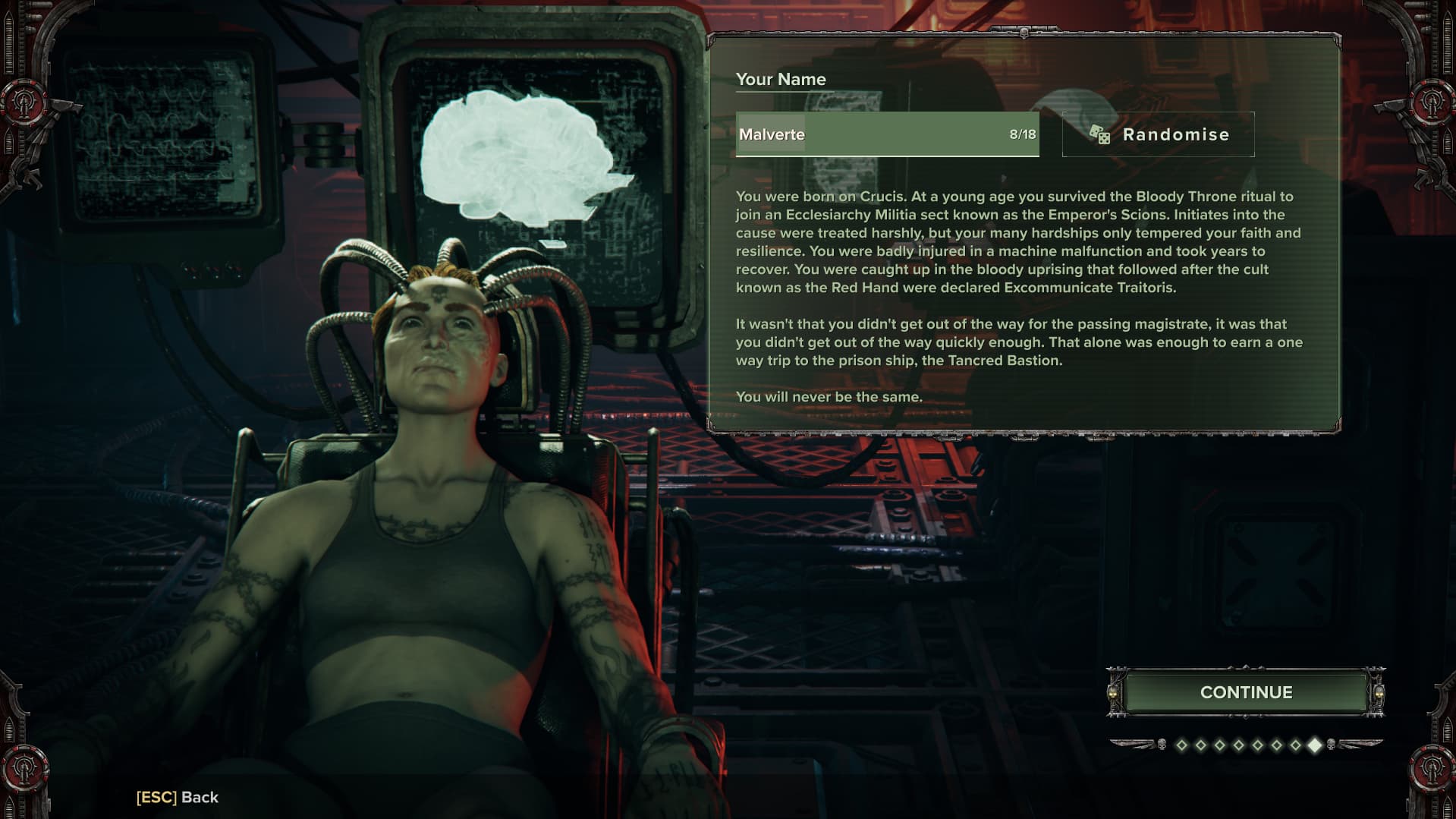This screenshot has width=1456, height=819.
Task: Go back with the Back button
Action: click(178, 797)
